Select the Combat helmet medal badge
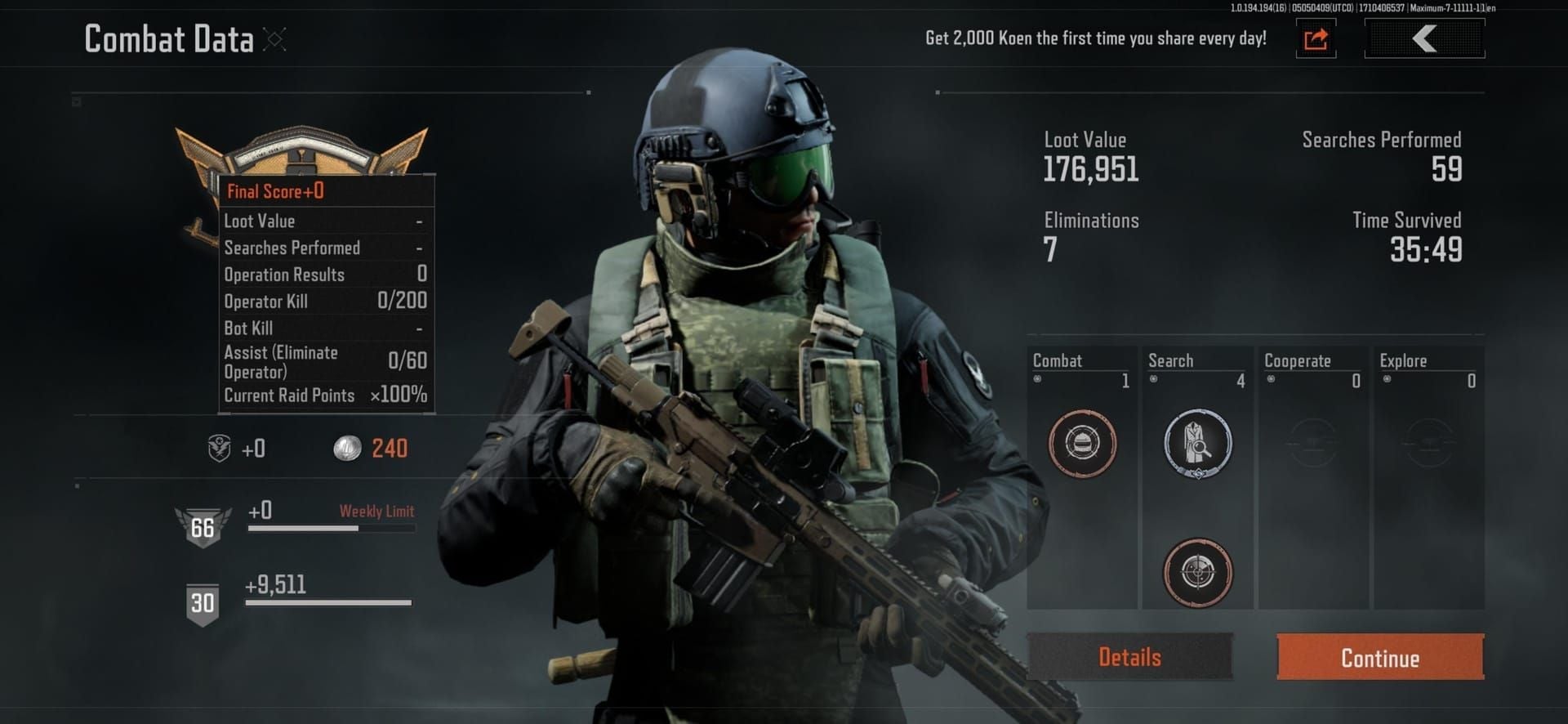 coord(1082,443)
